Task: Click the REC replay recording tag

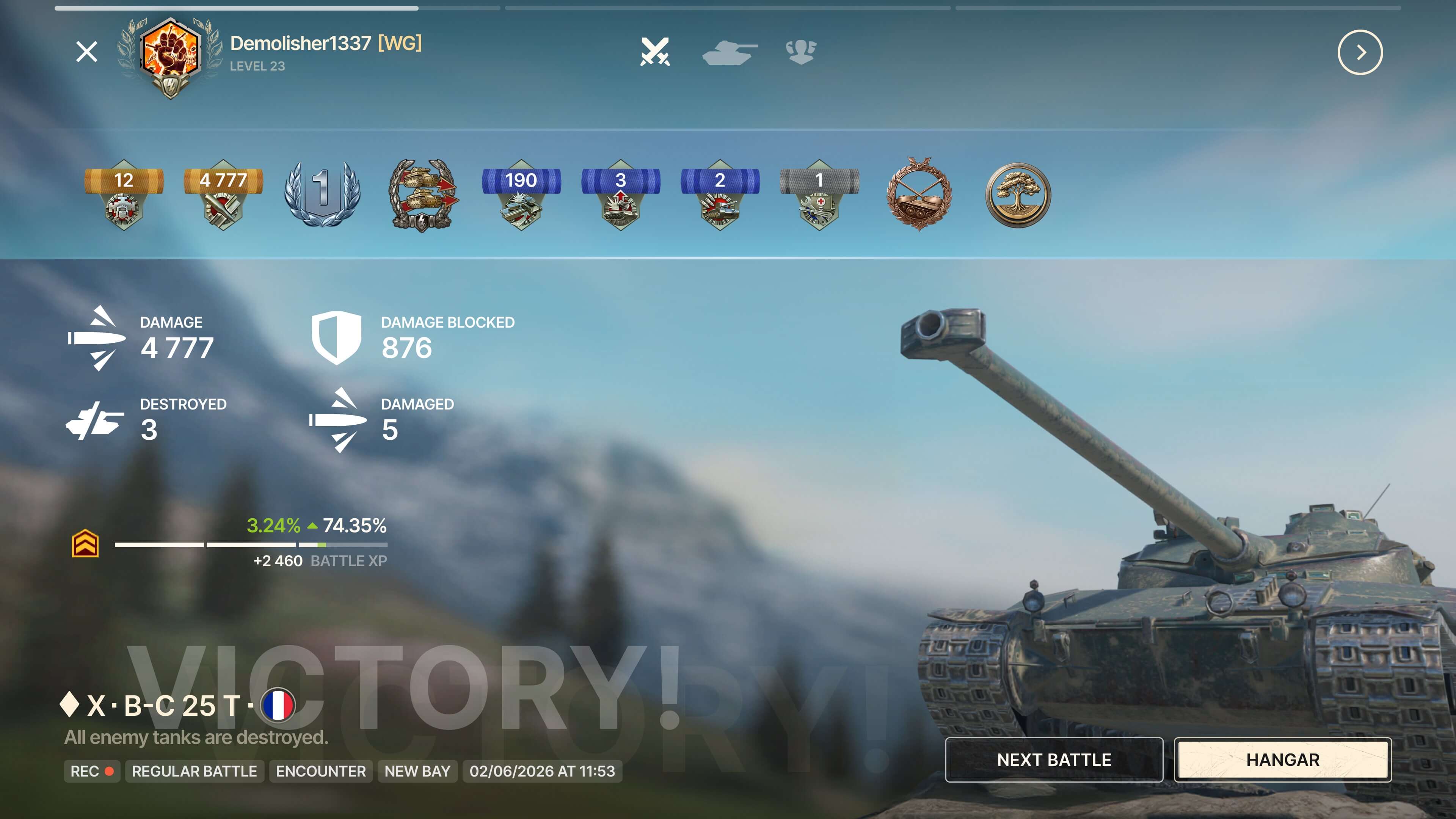Action: click(x=91, y=771)
